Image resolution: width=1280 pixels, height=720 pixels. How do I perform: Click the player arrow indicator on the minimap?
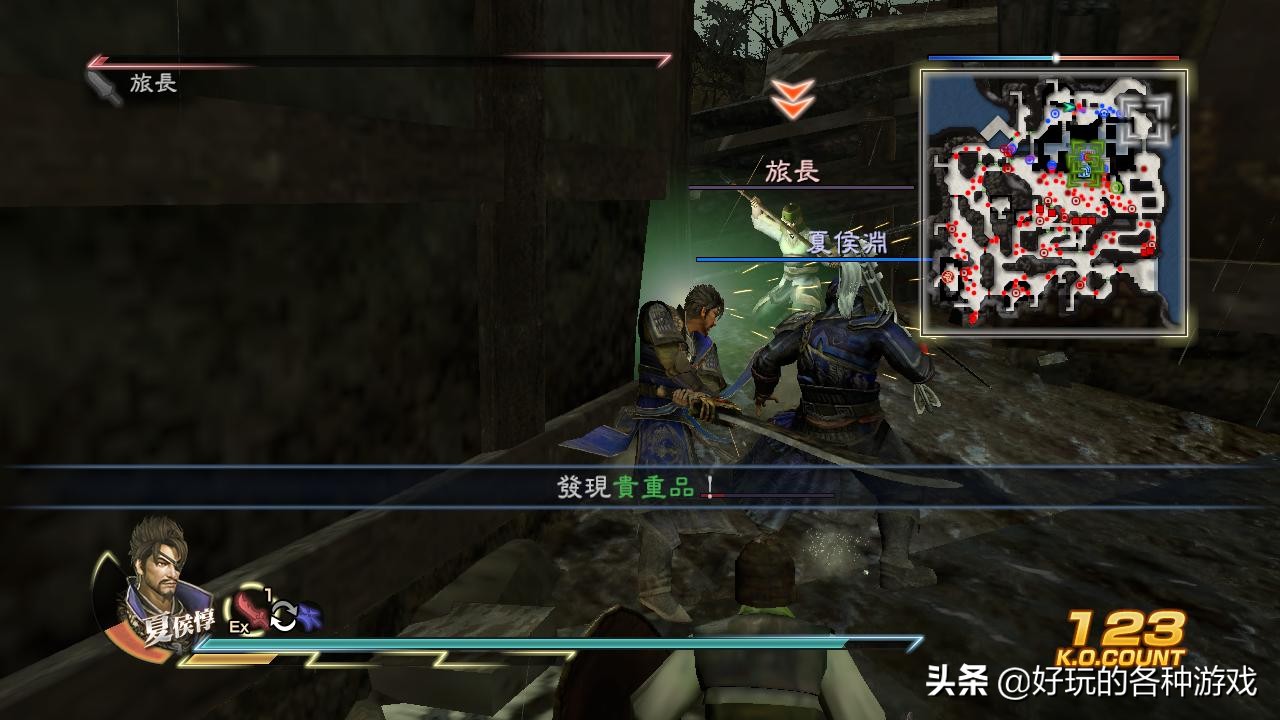(1067, 107)
